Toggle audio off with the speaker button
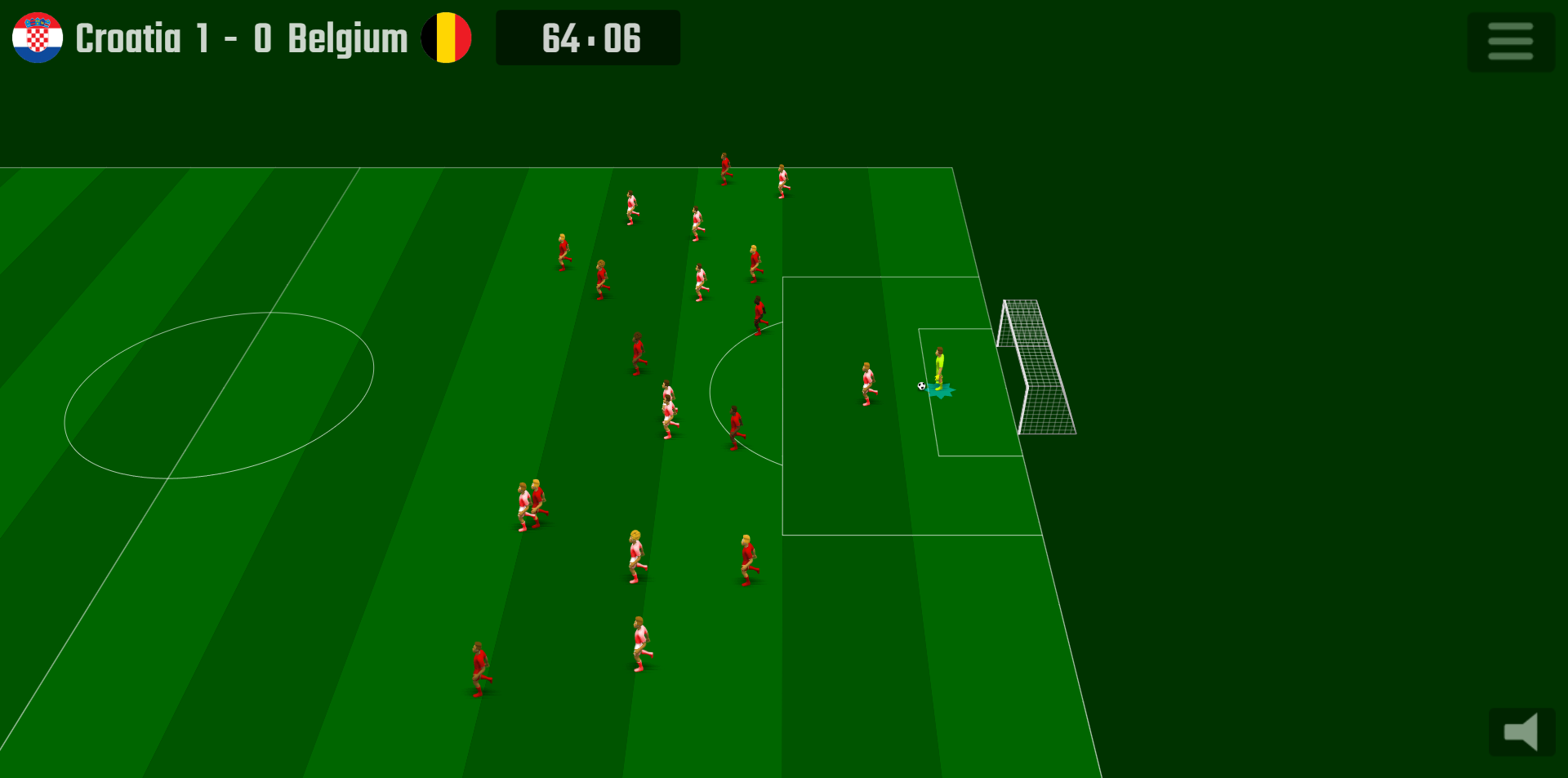The image size is (1568, 778). tap(1521, 732)
